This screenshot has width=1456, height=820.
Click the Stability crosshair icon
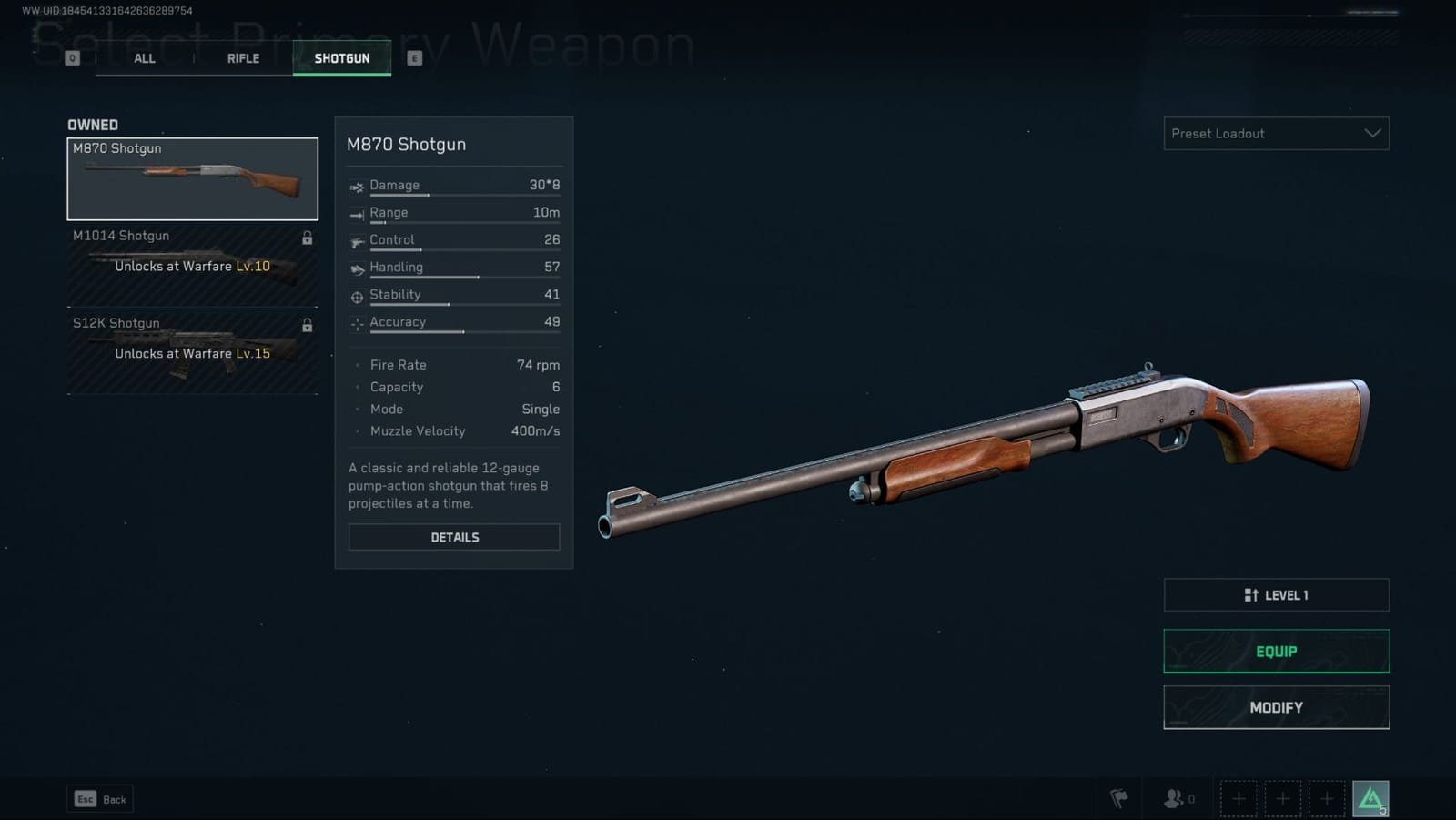pos(356,295)
